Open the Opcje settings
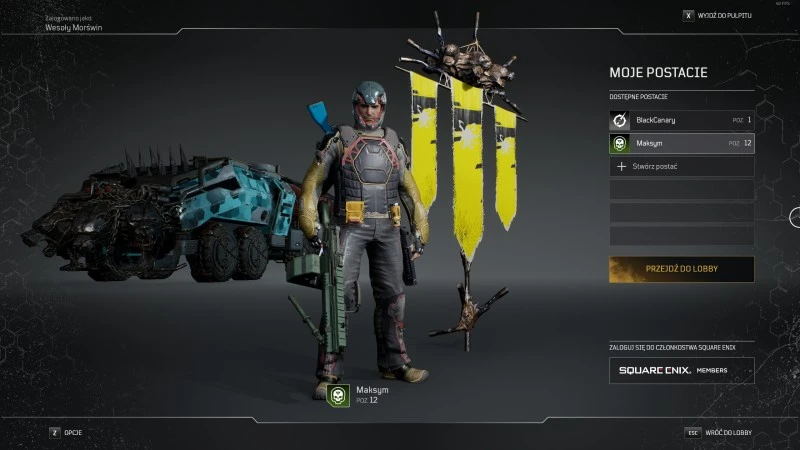This screenshot has width=800, height=450. coord(67,432)
